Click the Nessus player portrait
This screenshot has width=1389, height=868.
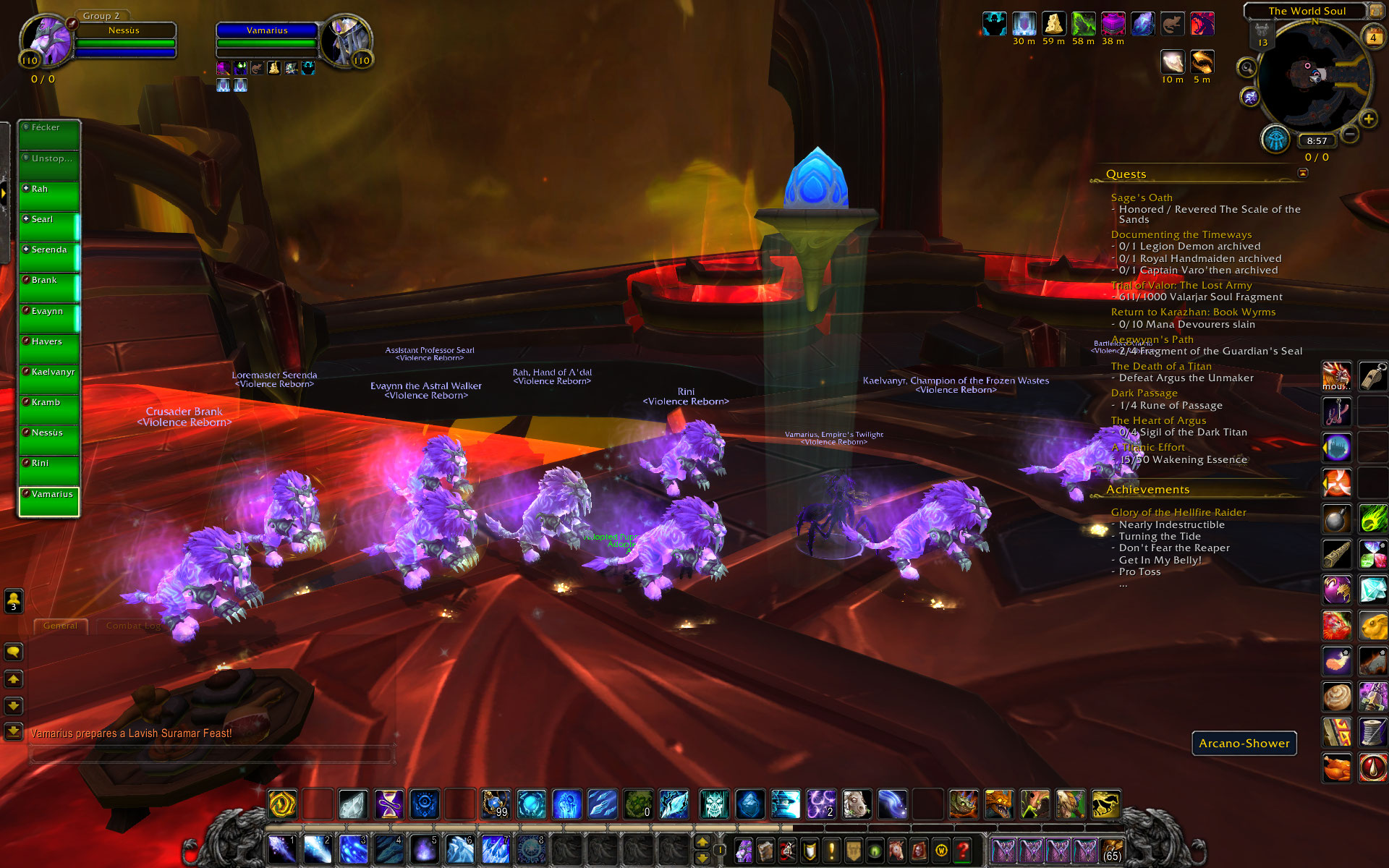point(48,40)
